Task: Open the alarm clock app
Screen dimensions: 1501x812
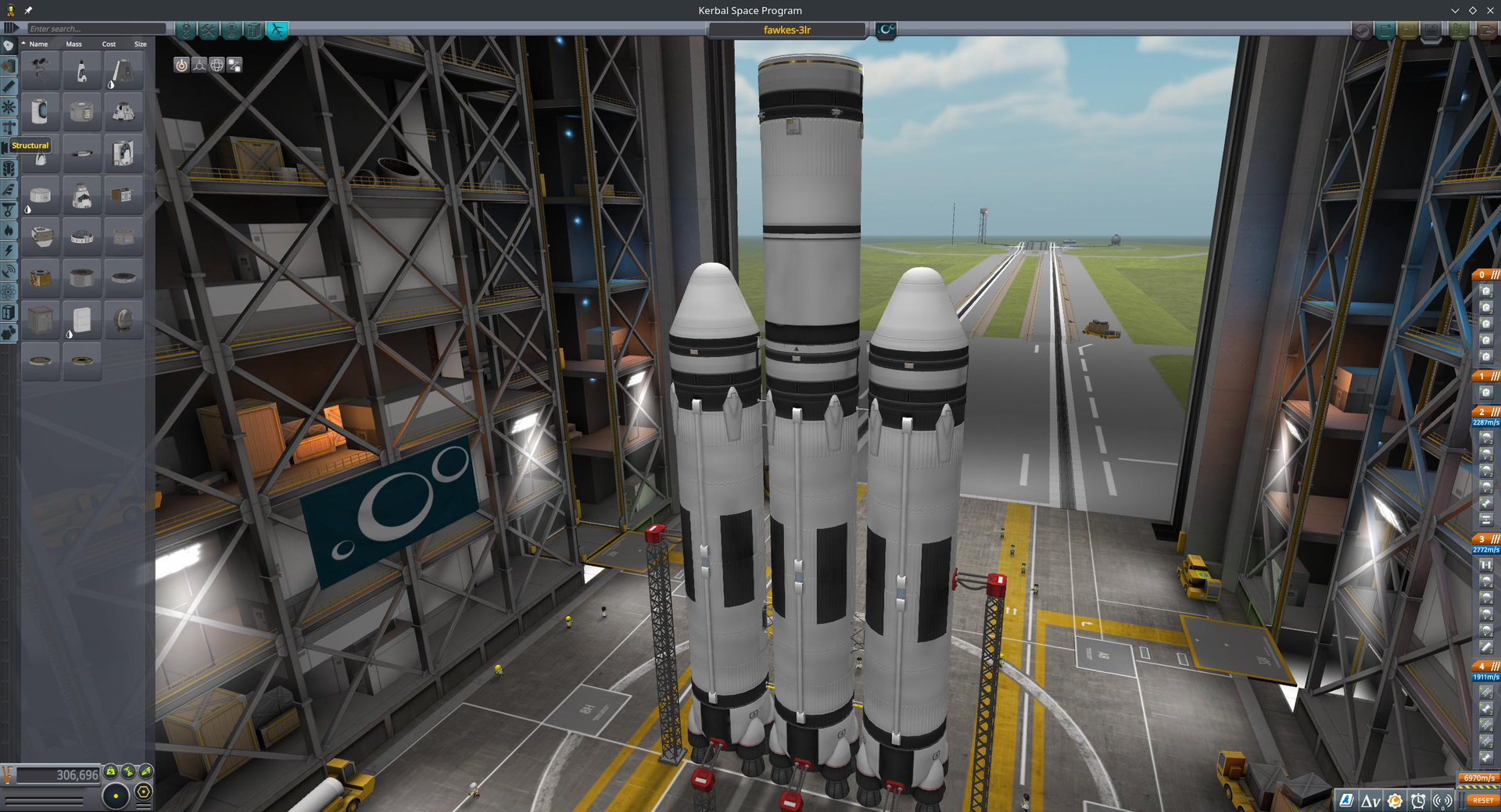Action: 1418,800
